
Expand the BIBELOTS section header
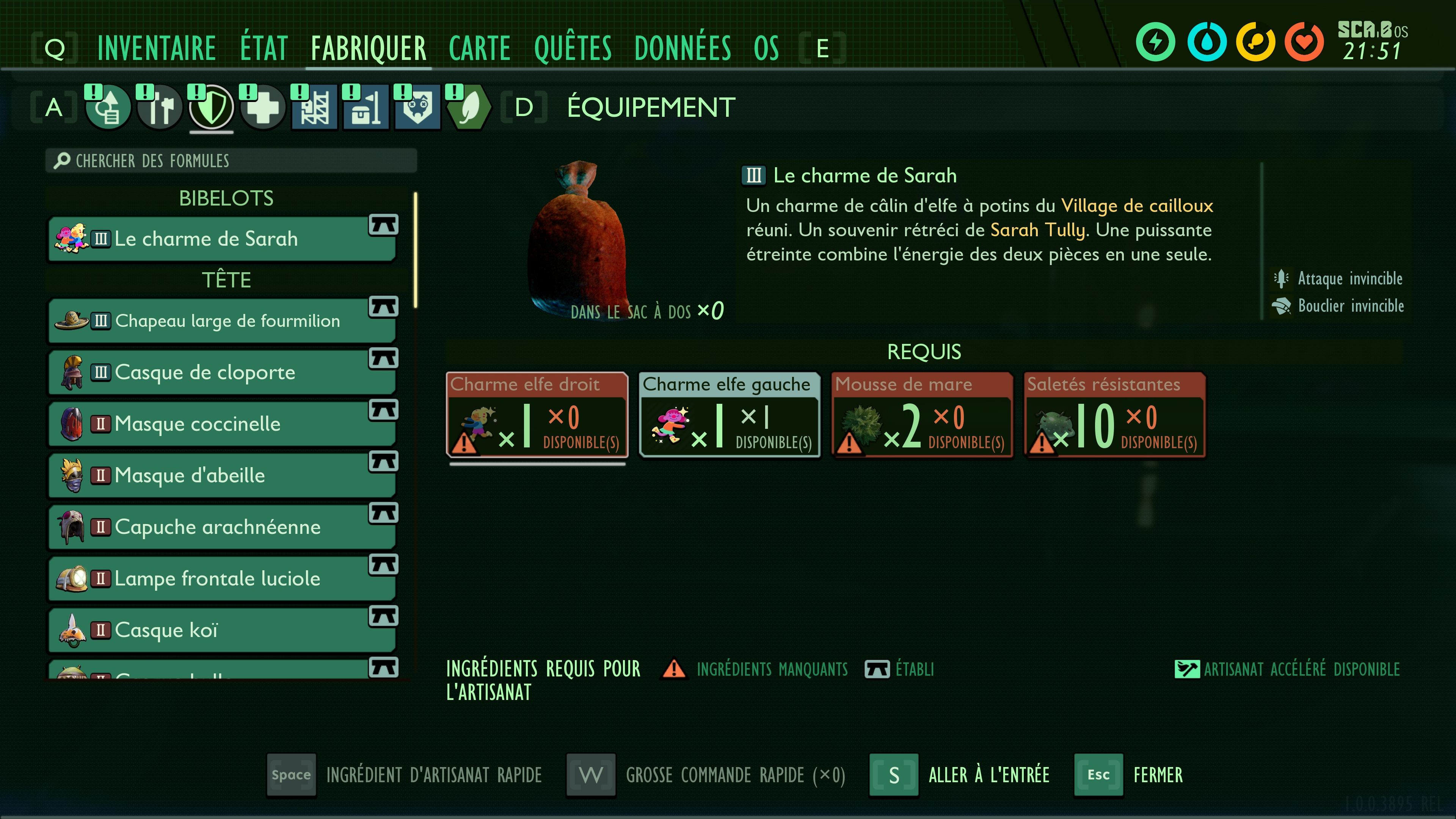tap(226, 198)
